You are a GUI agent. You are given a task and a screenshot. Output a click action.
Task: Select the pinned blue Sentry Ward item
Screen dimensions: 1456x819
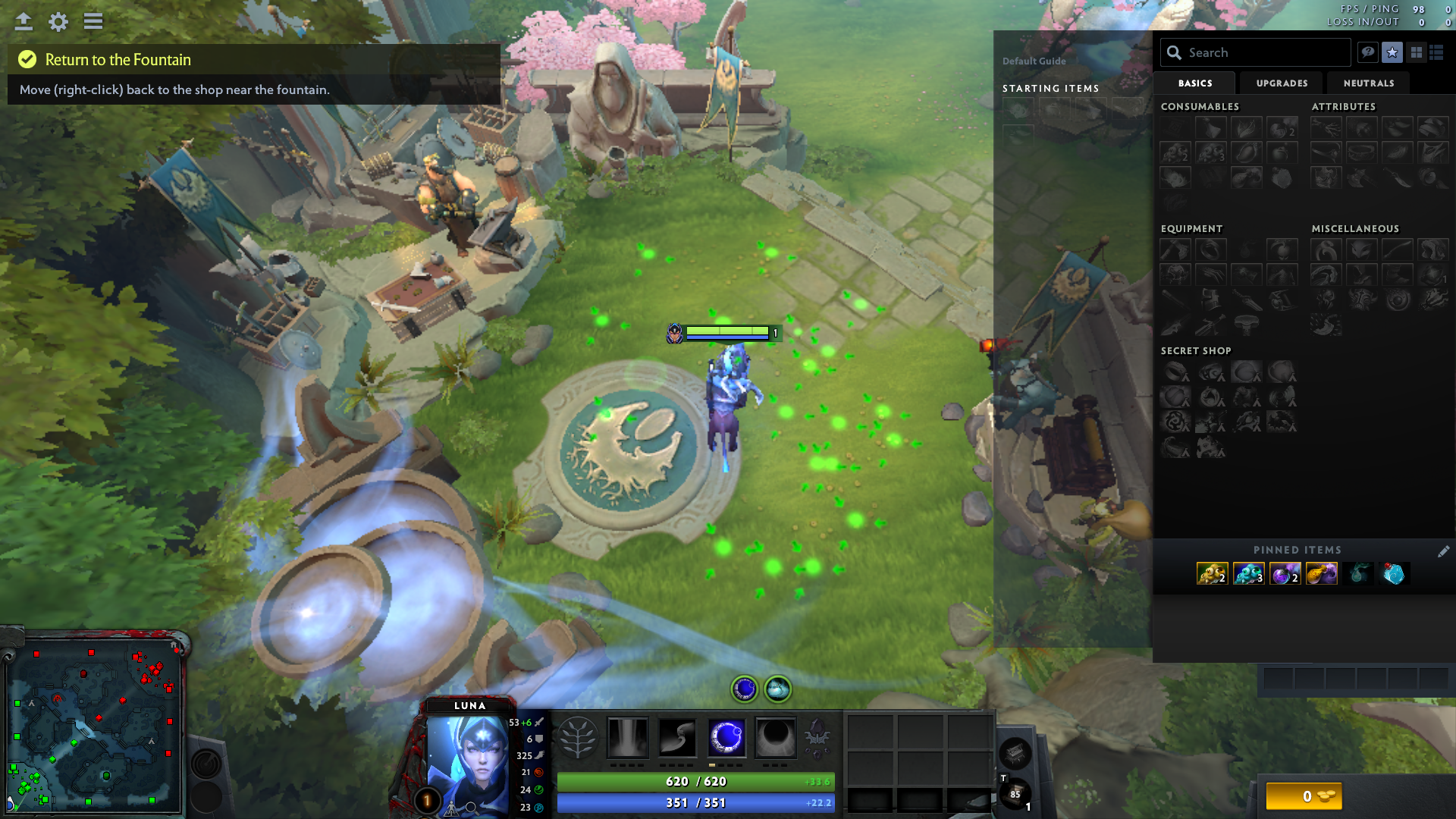click(x=1248, y=573)
